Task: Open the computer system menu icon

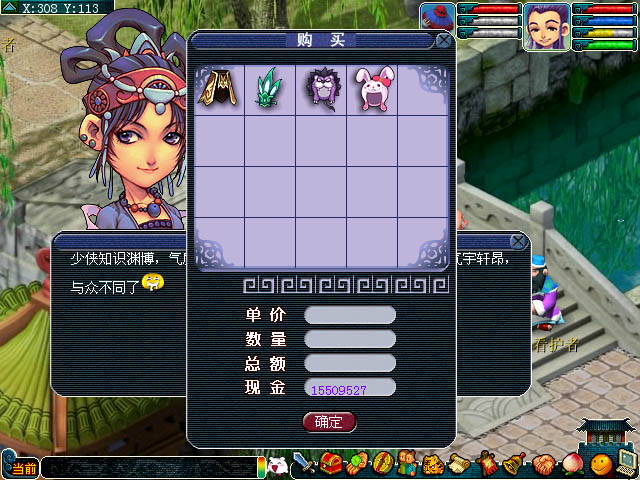Action: coord(626,463)
